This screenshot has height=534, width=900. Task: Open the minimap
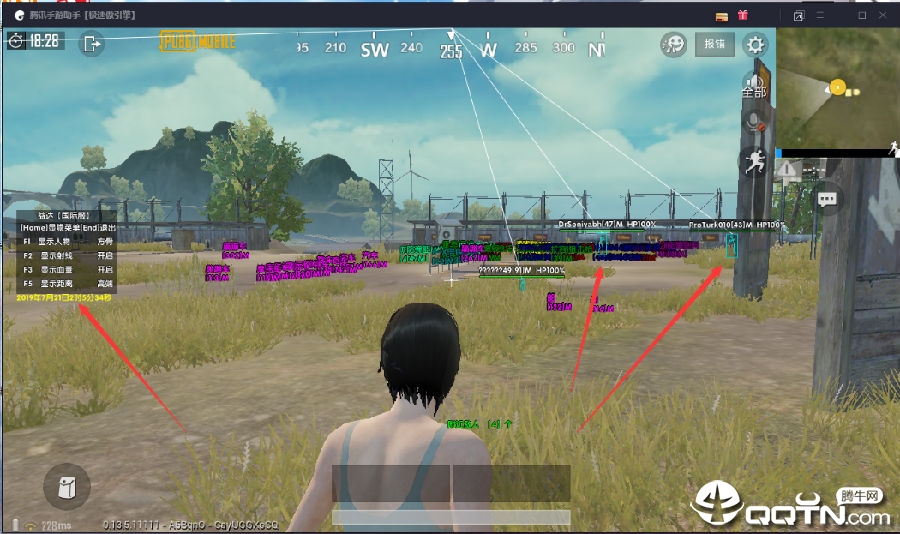coord(836,88)
